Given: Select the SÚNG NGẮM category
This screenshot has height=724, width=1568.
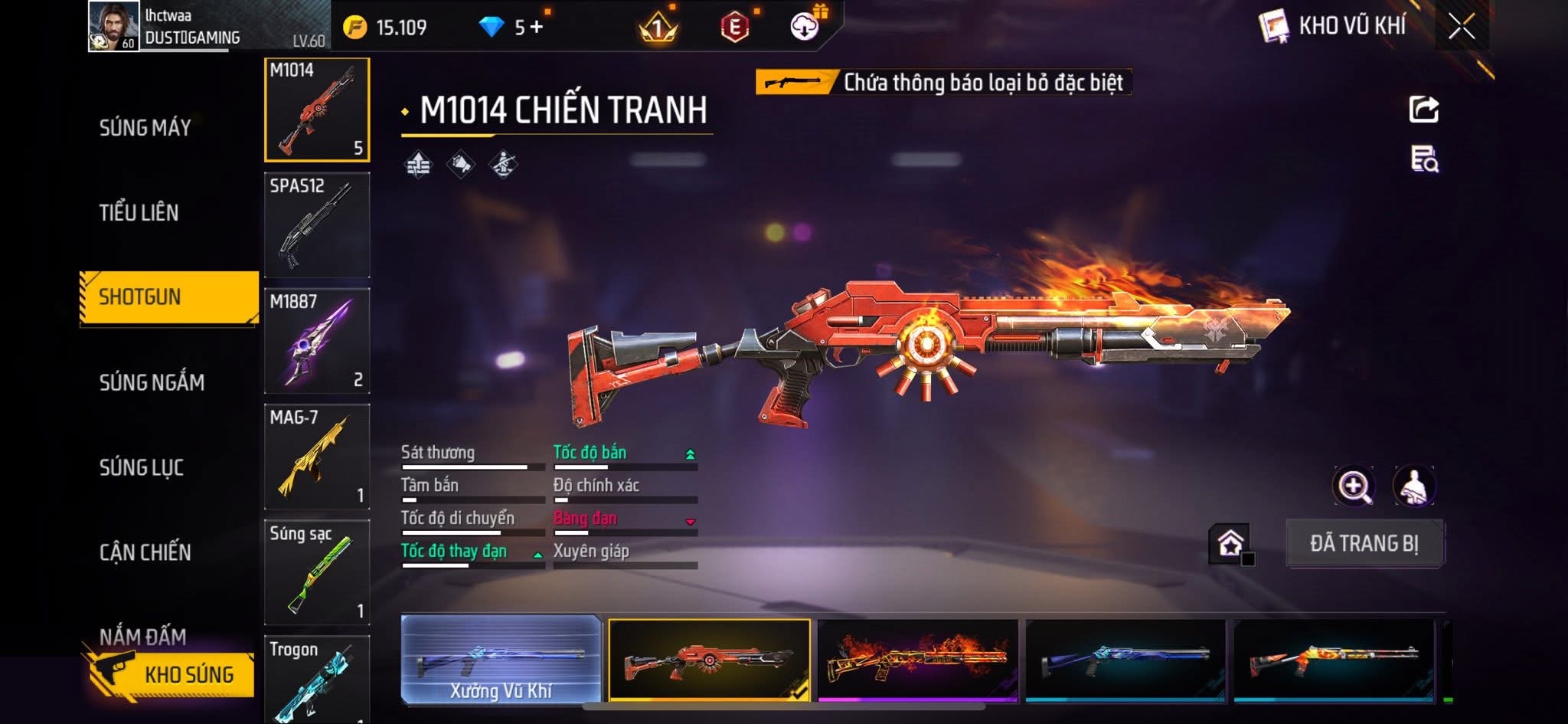Looking at the screenshot, I should point(152,382).
